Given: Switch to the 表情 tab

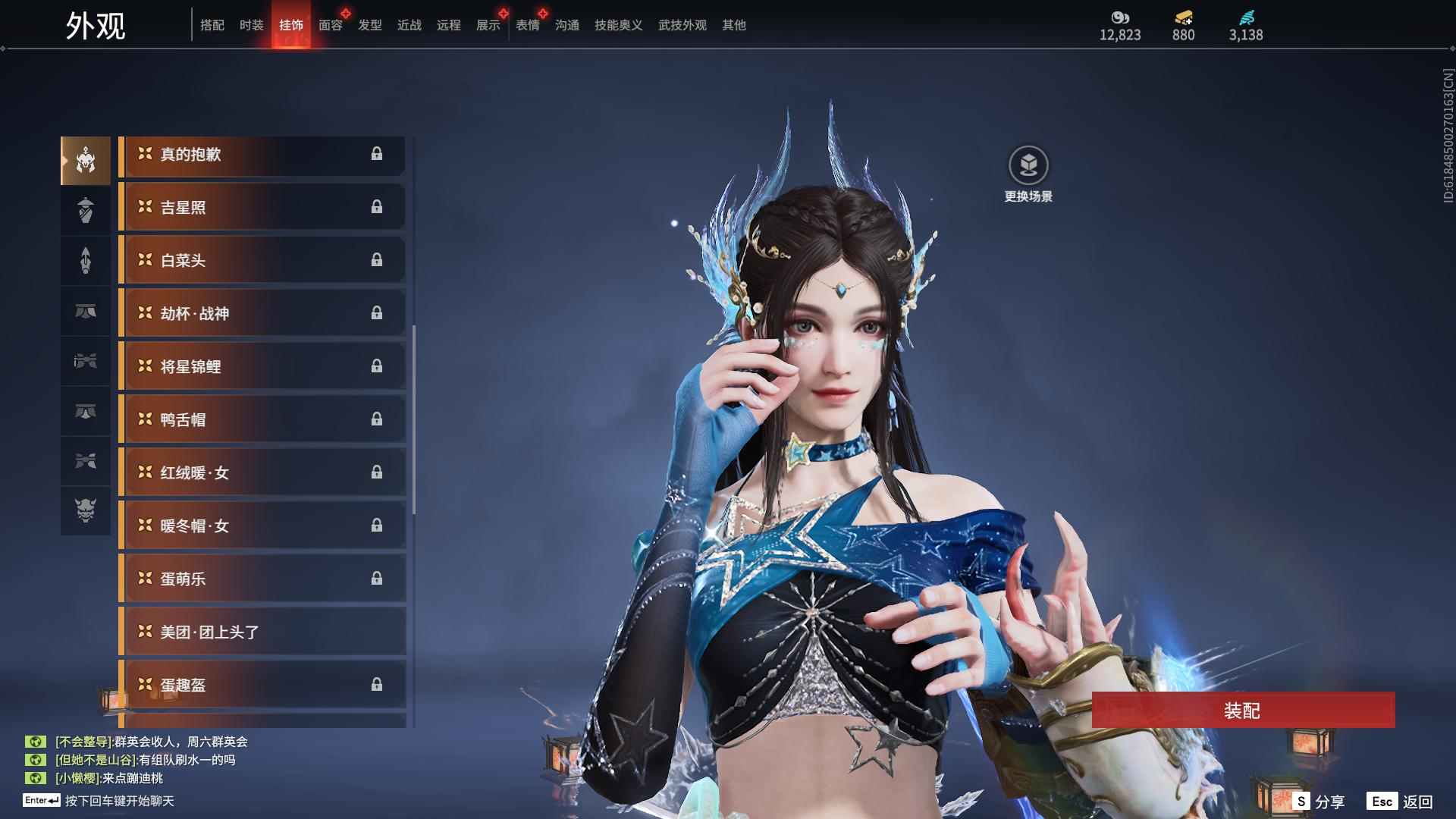Looking at the screenshot, I should 528,25.
